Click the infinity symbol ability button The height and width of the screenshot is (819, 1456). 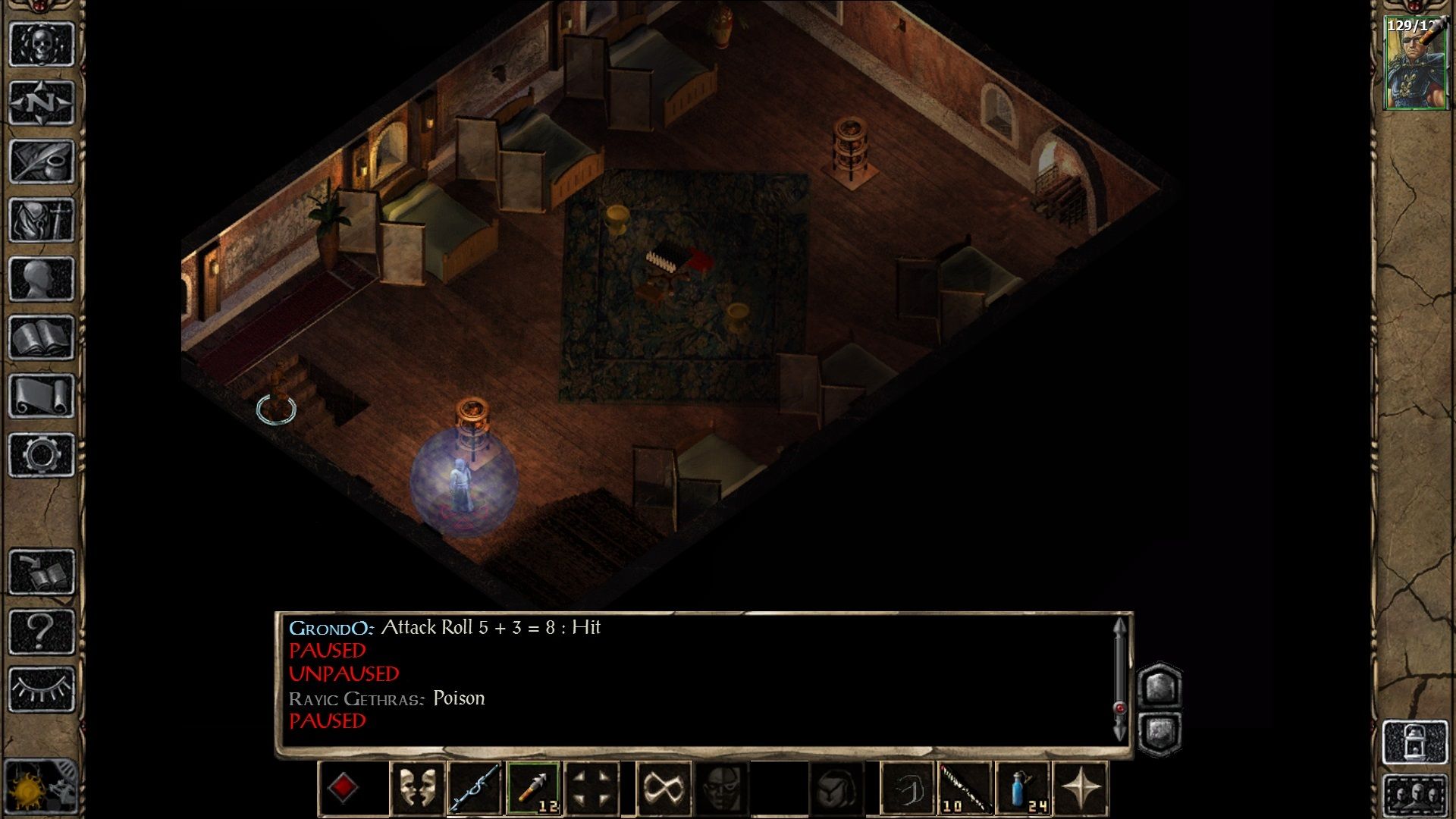coord(664,789)
